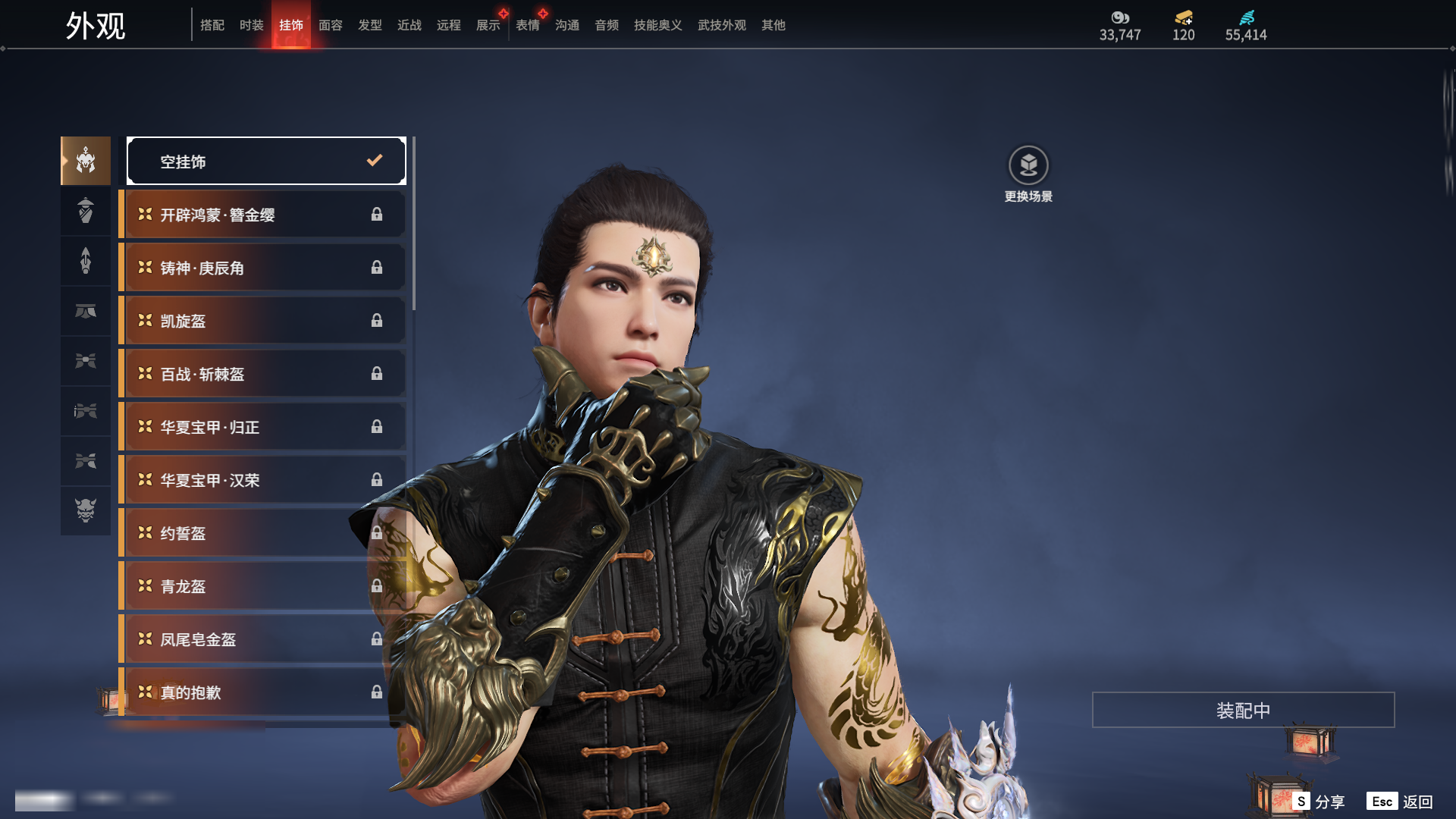Switch to the 时装 tab
Viewport: 1456px width, 819px height.
pos(251,25)
